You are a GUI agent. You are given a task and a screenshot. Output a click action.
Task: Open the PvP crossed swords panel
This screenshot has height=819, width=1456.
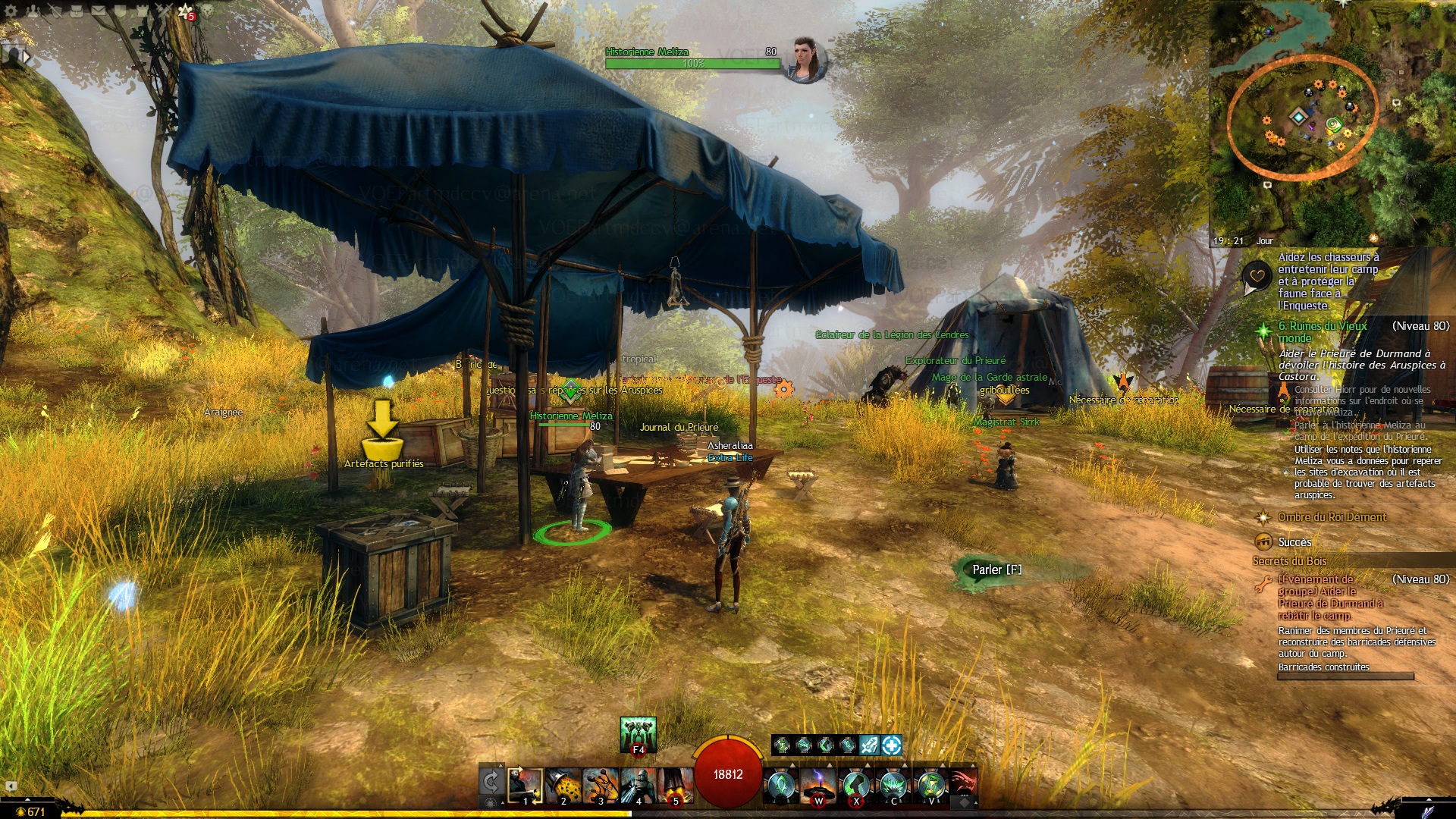[165, 11]
